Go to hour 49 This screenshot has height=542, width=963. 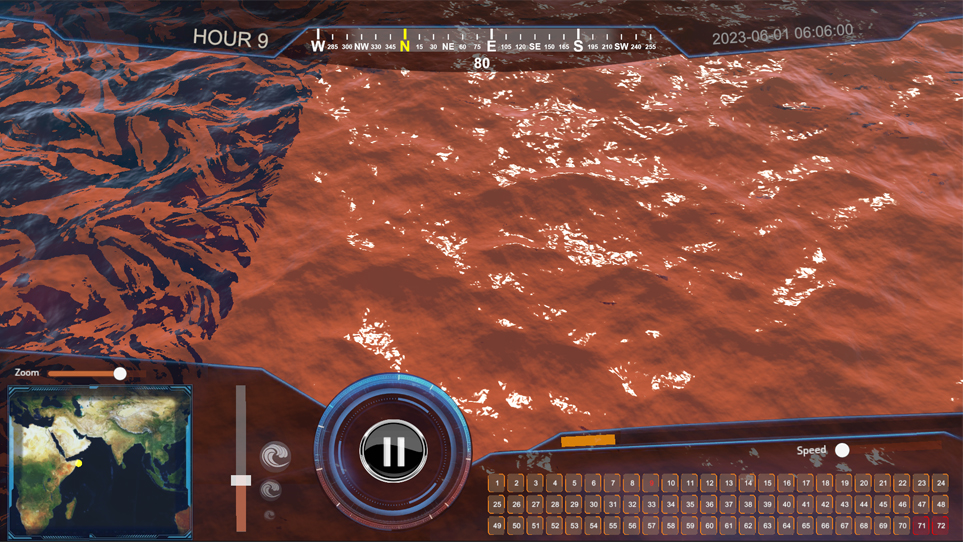click(496, 525)
